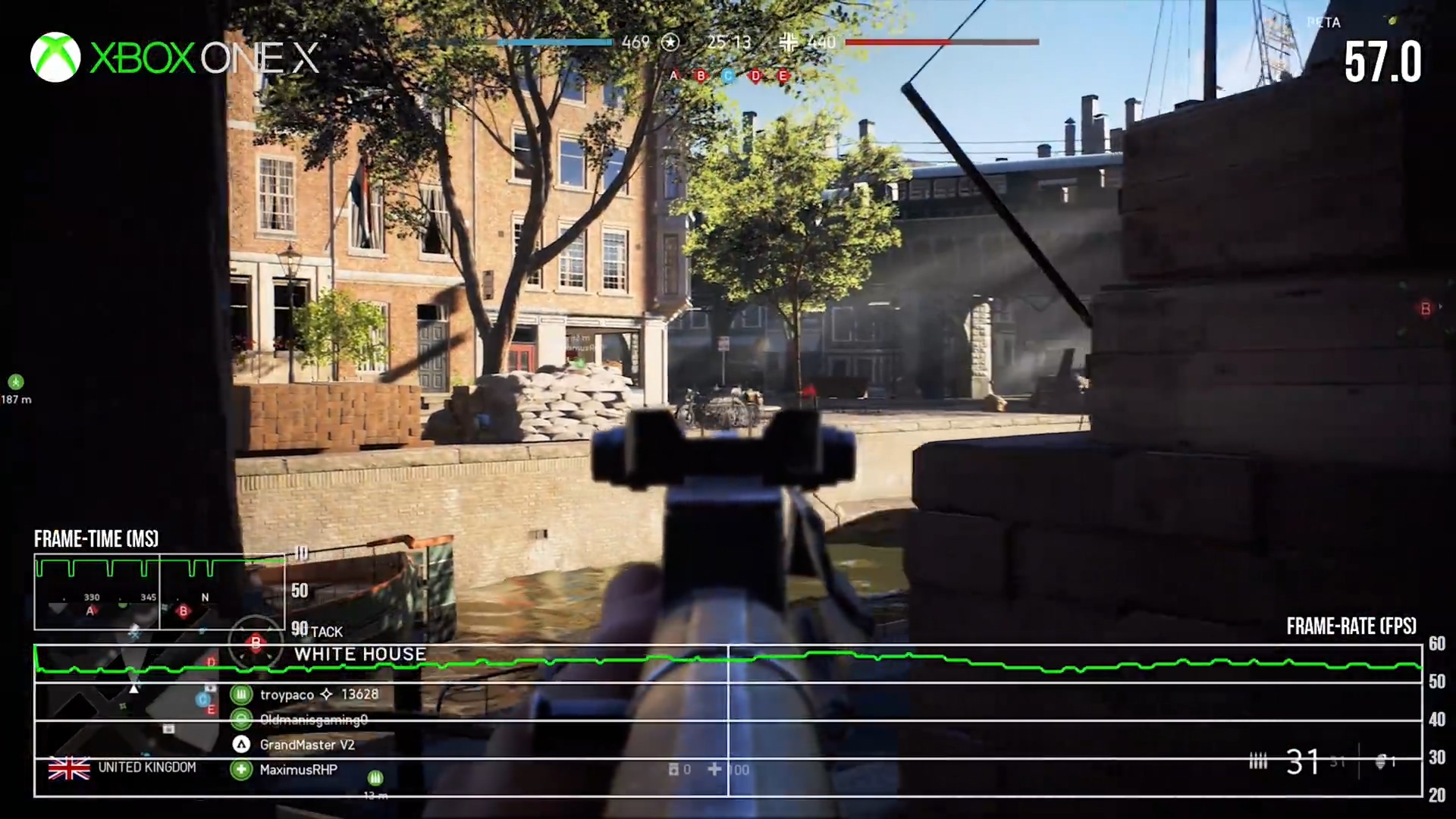
Task: Click the green supply icon marked 187 m
Action: (x=17, y=383)
